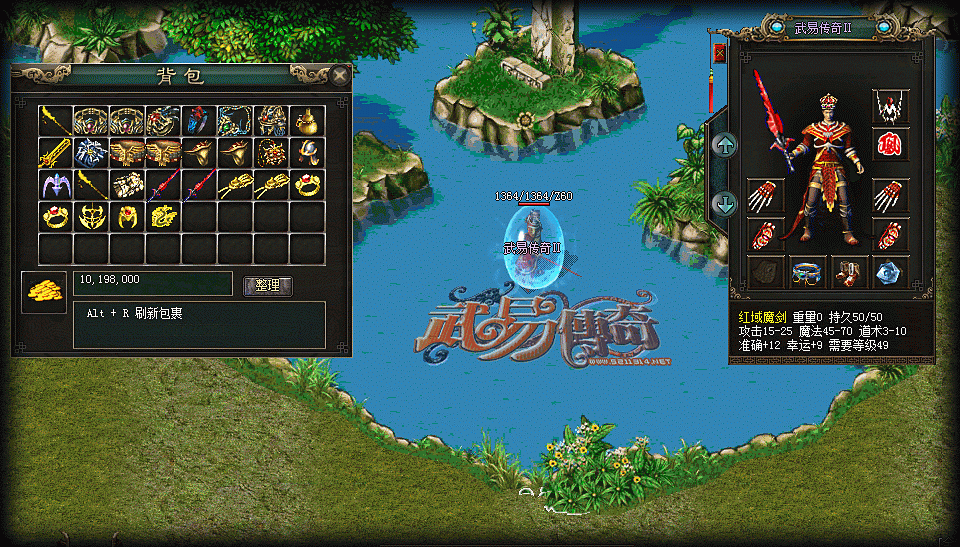Pick the white scroll bundle item
The height and width of the screenshot is (547, 960).
(x=127, y=185)
